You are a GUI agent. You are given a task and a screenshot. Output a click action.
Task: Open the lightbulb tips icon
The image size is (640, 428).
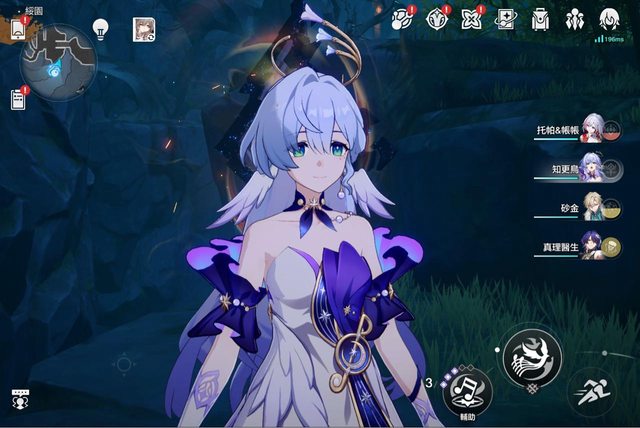(101, 28)
